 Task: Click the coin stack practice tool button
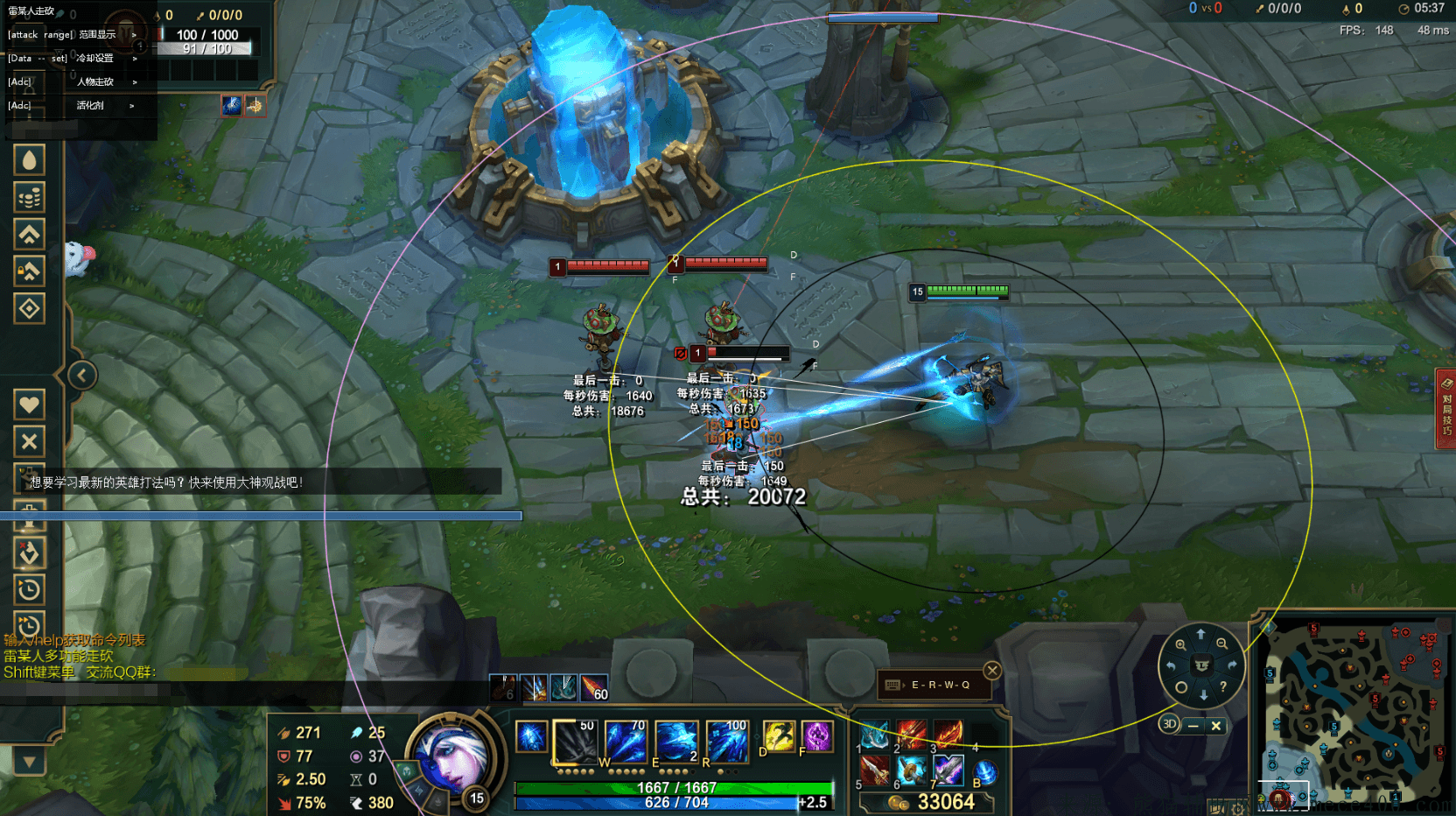pos(29,198)
